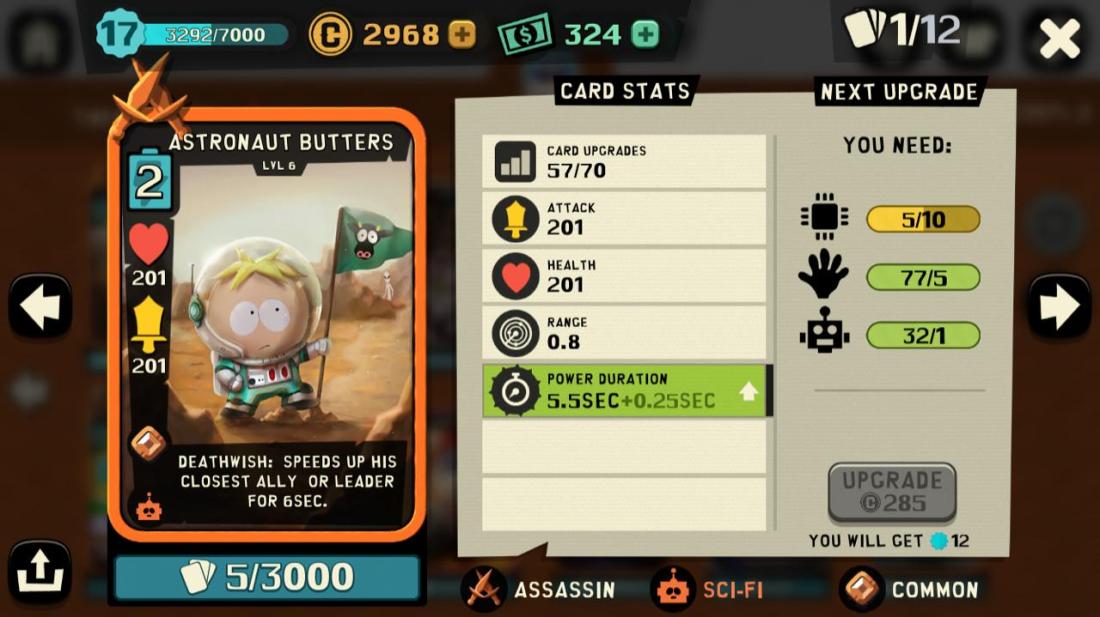Select the Power Duration stat row
This screenshot has width=1100, height=617.
point(626,391)
